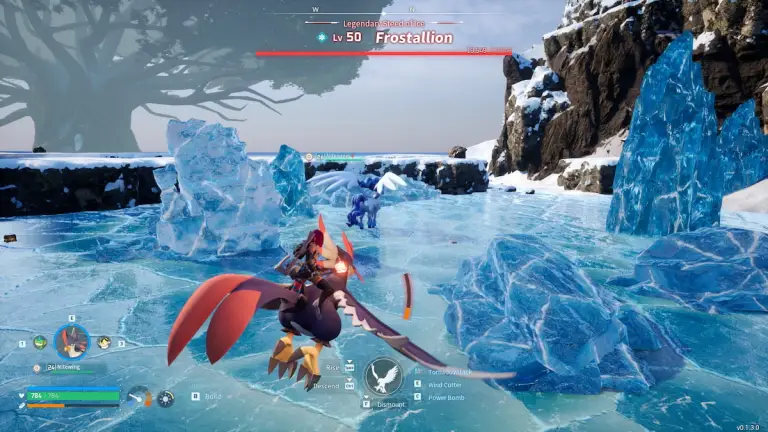Click the flying mount eagle icon
Screen dimensions: 768x432
point(383,376)
